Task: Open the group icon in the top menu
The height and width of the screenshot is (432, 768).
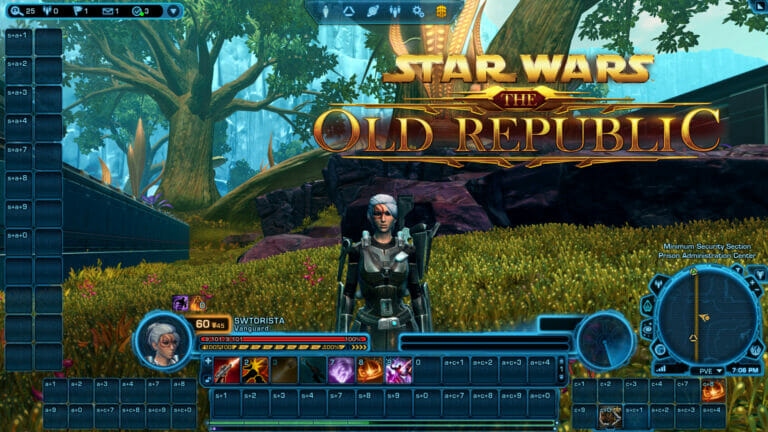Action: (396, 11)
